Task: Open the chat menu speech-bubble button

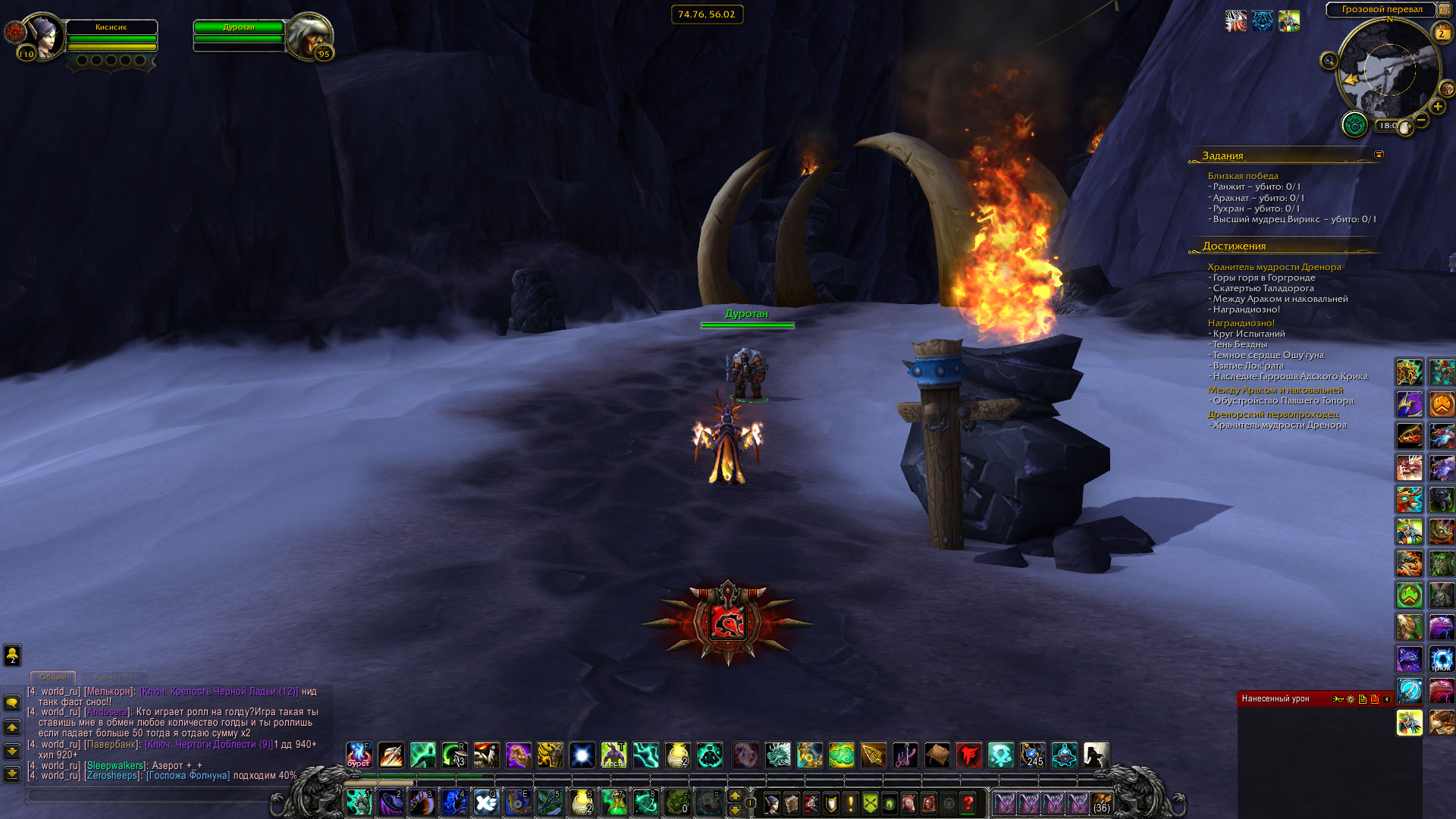Action: 12,703
